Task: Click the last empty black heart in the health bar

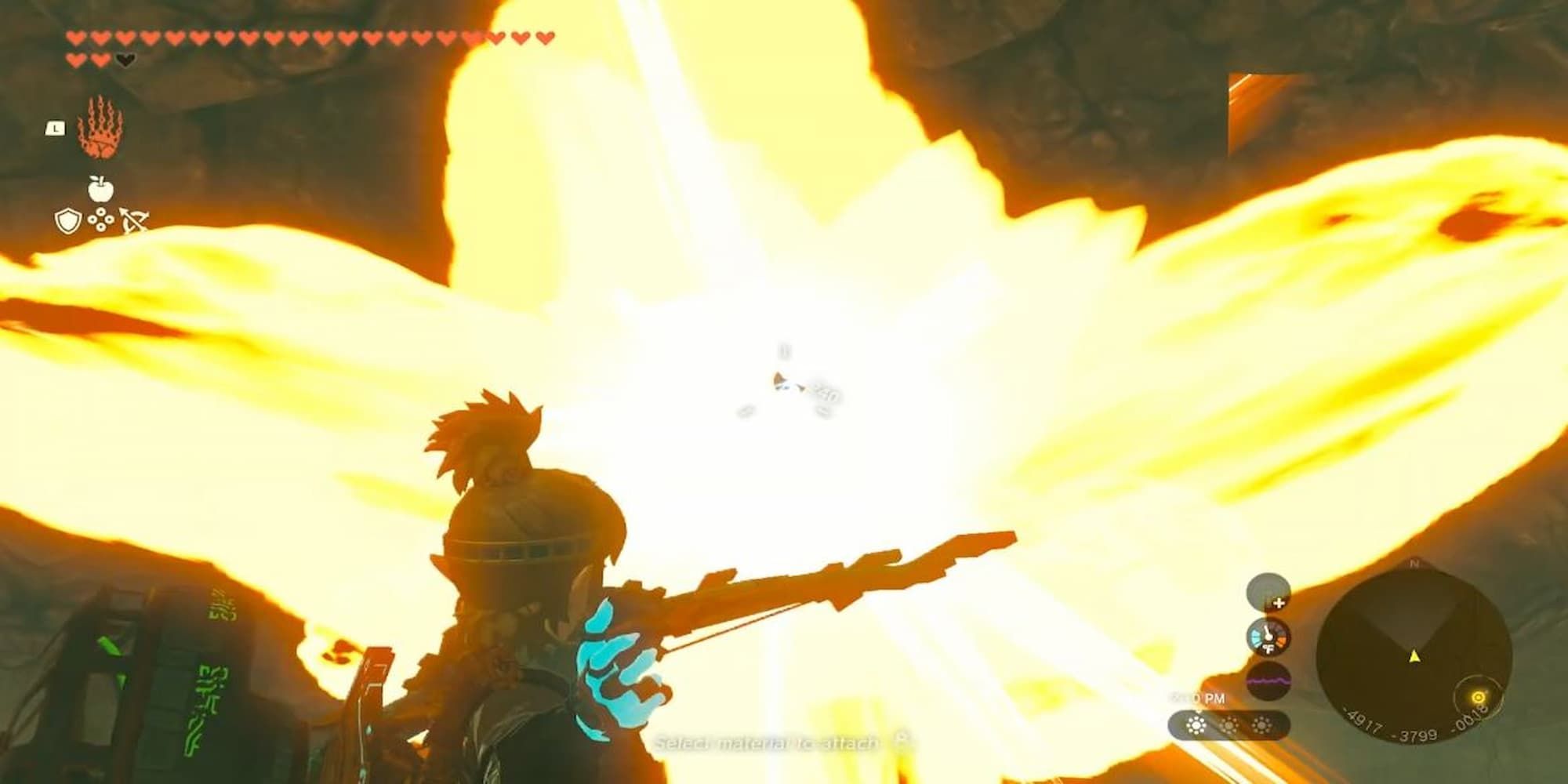Action: (x=125, y=60)
